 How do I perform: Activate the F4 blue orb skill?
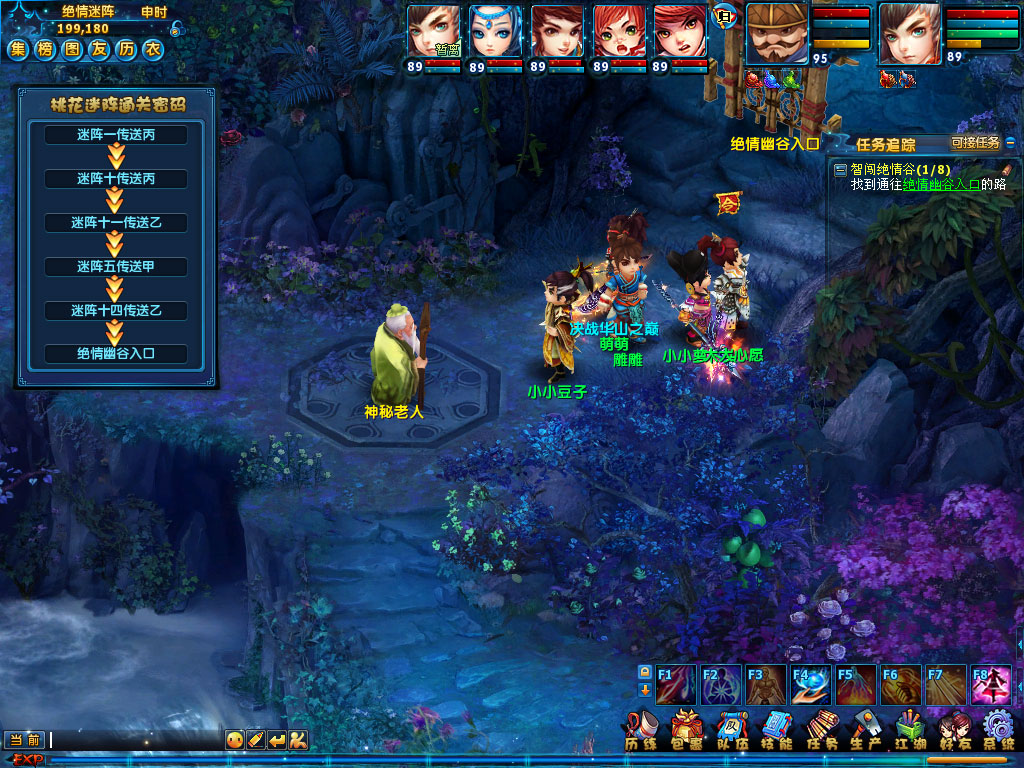(x=811, y=685)
